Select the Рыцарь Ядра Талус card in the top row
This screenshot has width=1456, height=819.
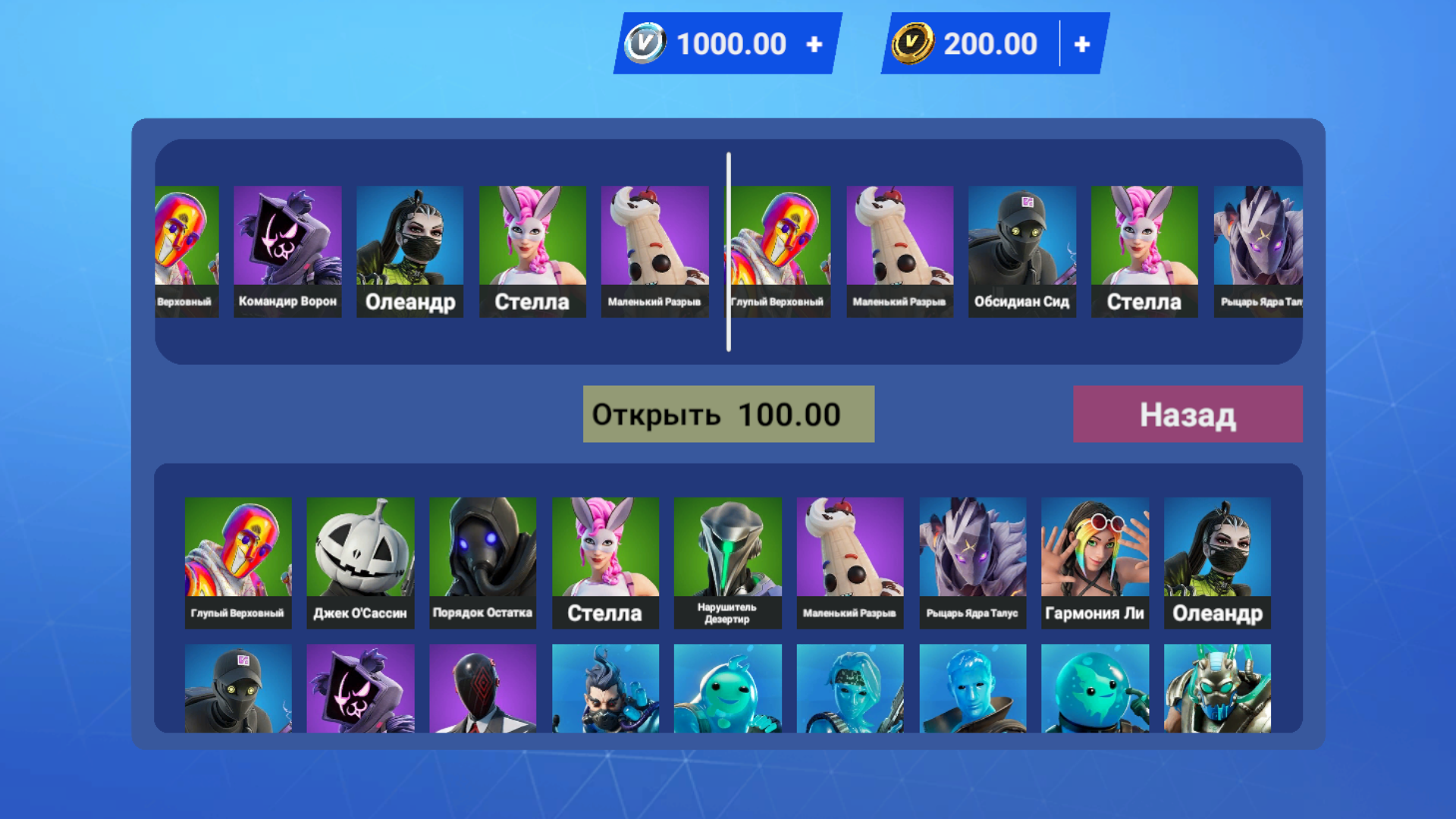tap(1259, 250)
